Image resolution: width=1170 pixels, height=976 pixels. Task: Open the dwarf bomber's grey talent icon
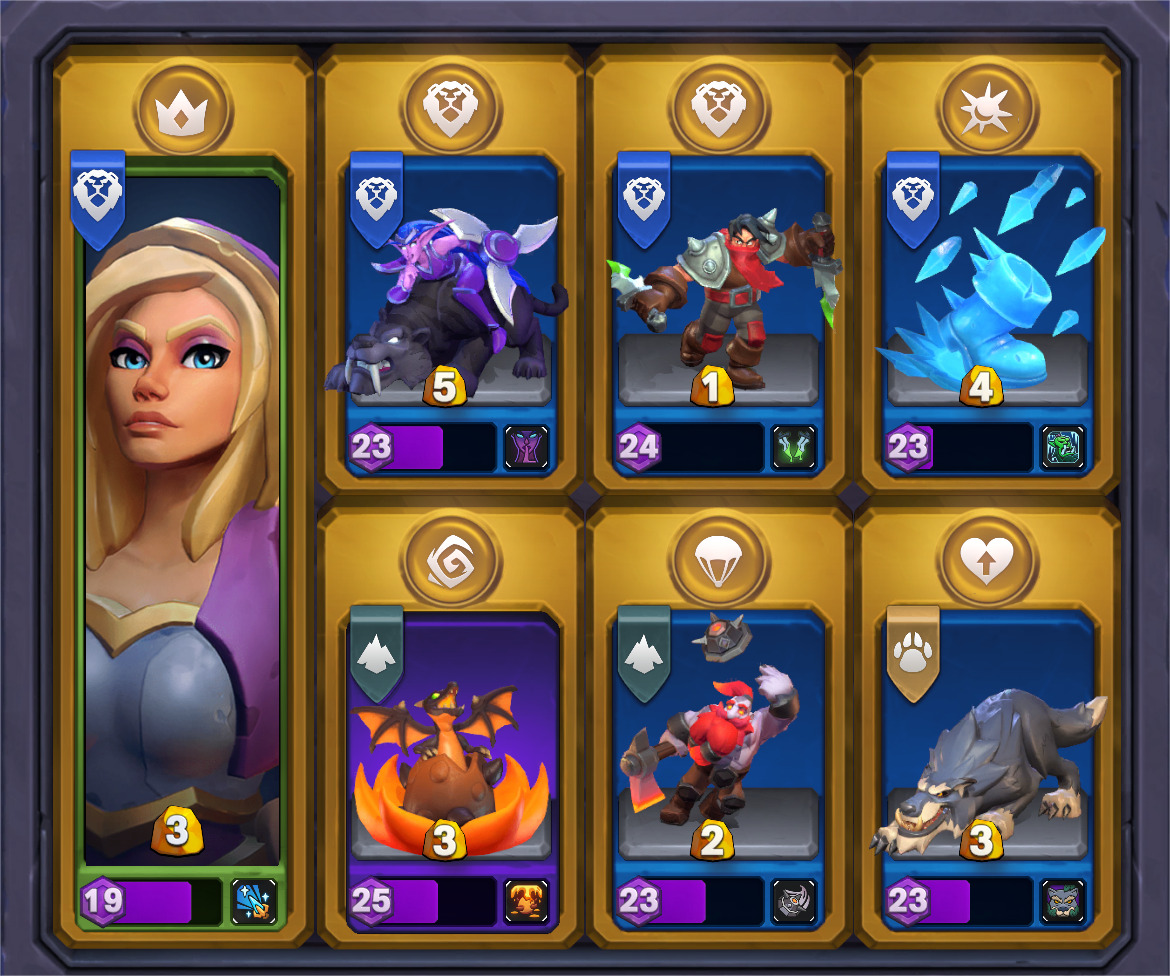coord(794,902)
